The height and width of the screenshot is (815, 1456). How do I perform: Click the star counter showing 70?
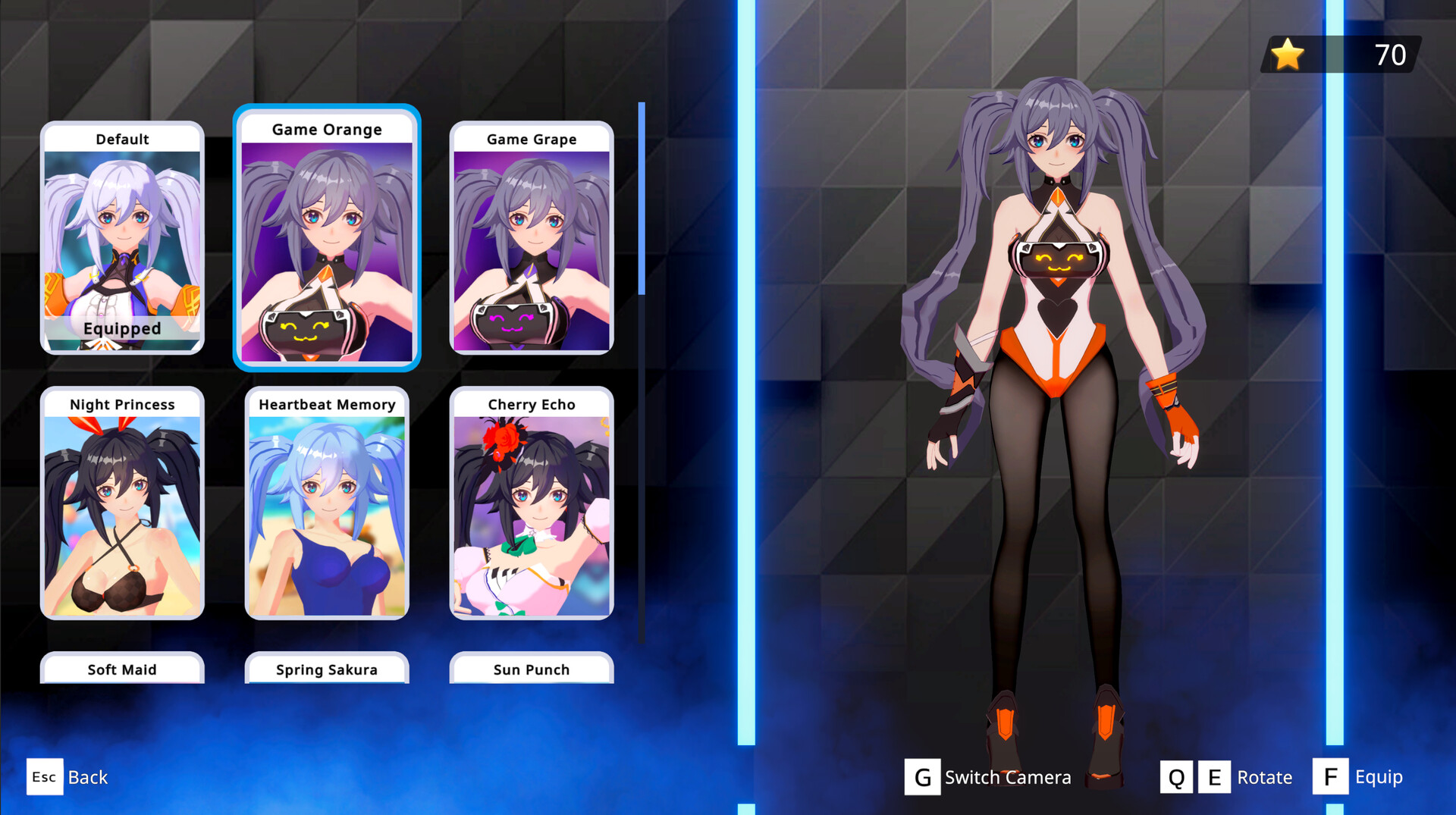[x=1389, y=54]
